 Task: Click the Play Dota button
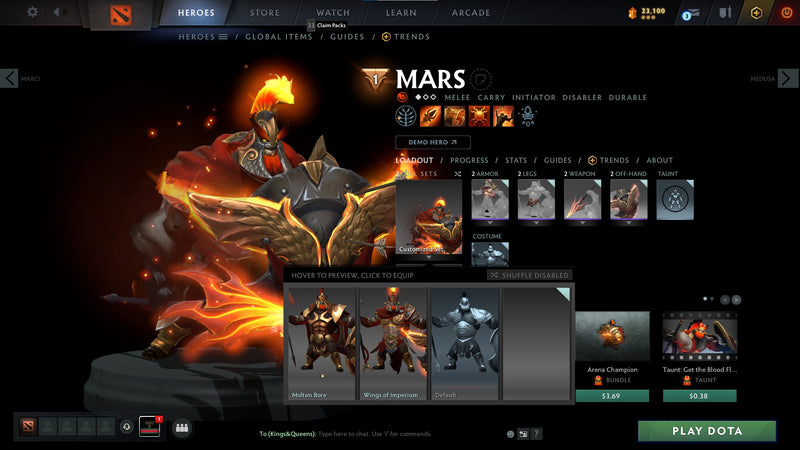tap(707, 431)
